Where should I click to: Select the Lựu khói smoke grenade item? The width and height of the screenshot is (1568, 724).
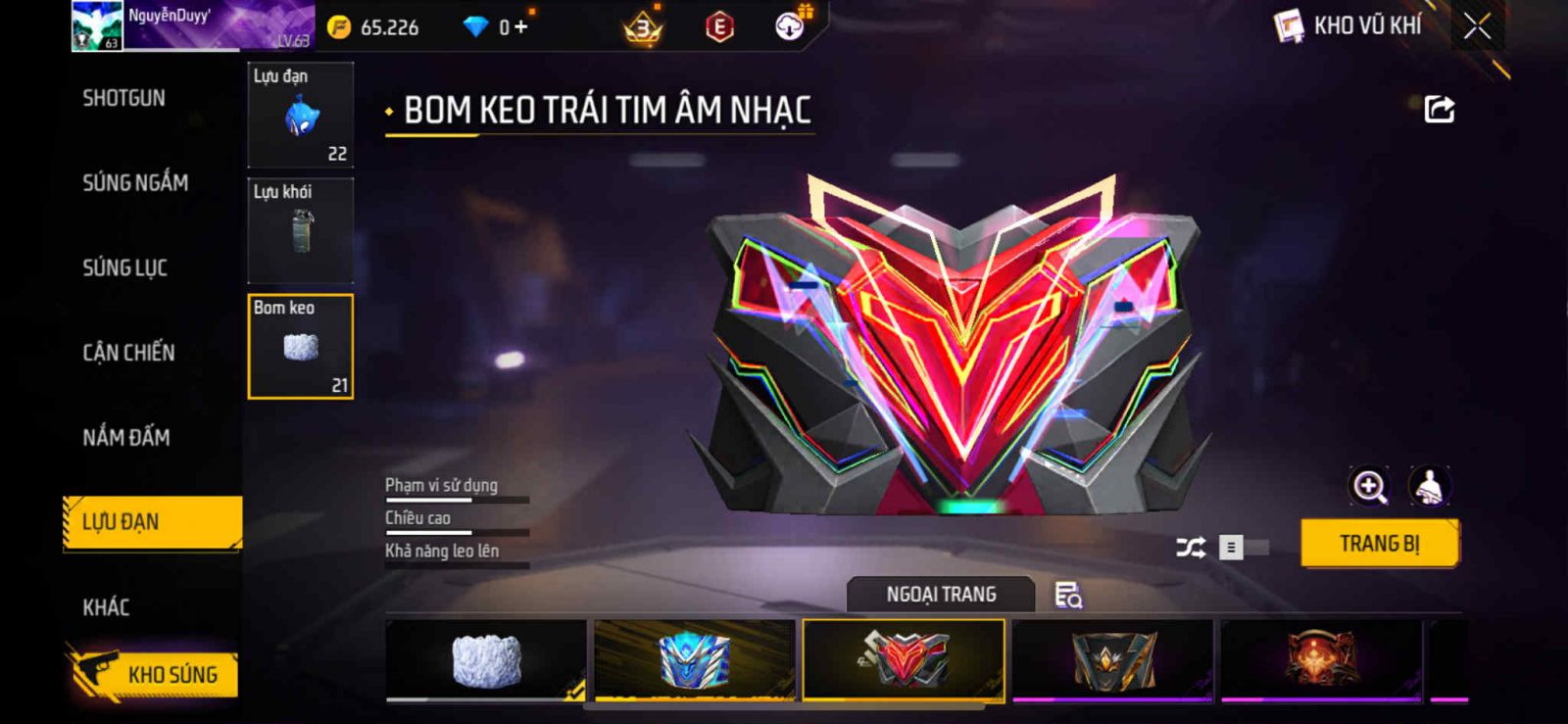point(300,230)
